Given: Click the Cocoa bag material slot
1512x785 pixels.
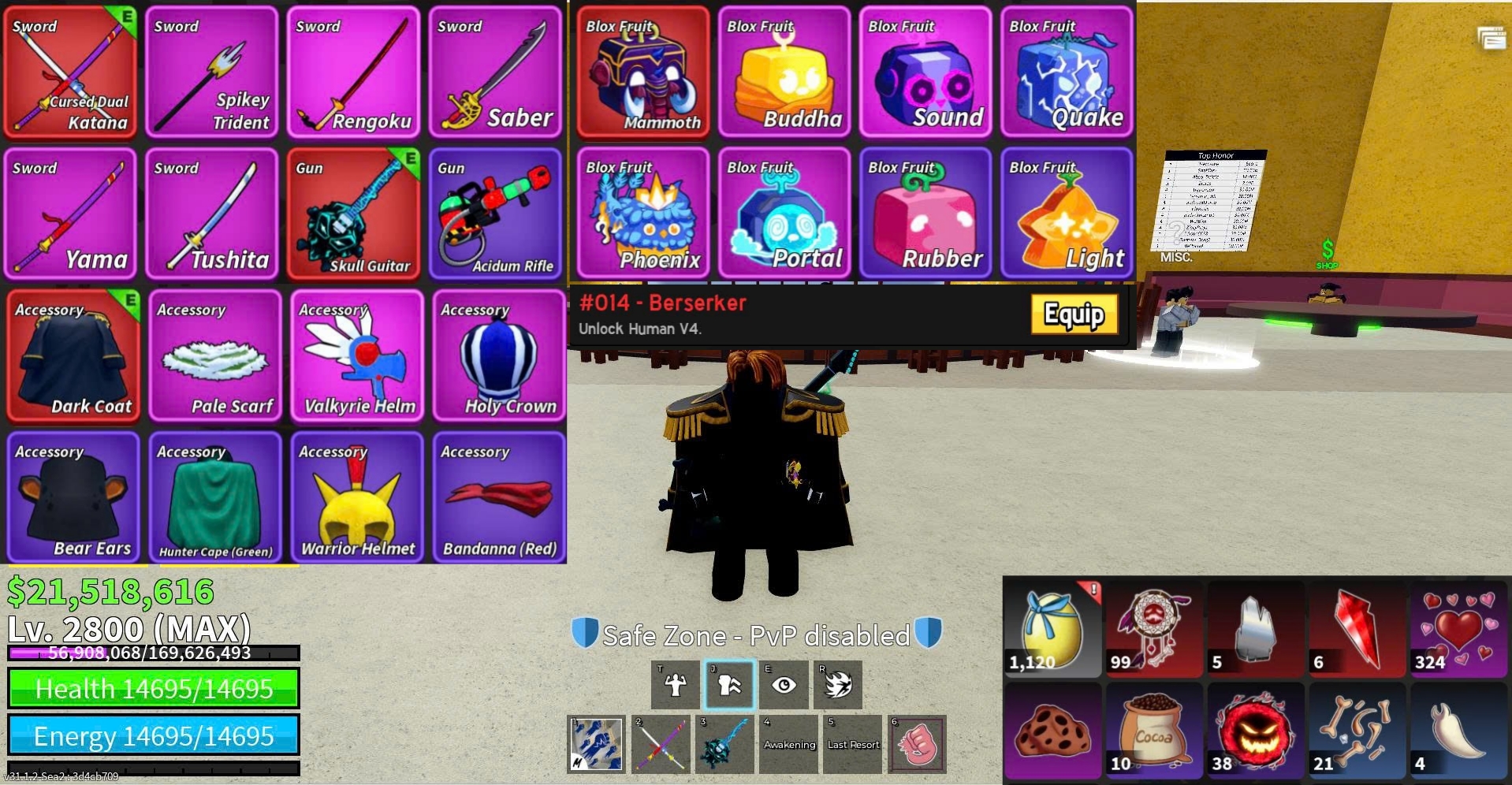Looking at the screenshot, I should (x=1153, y=731).
